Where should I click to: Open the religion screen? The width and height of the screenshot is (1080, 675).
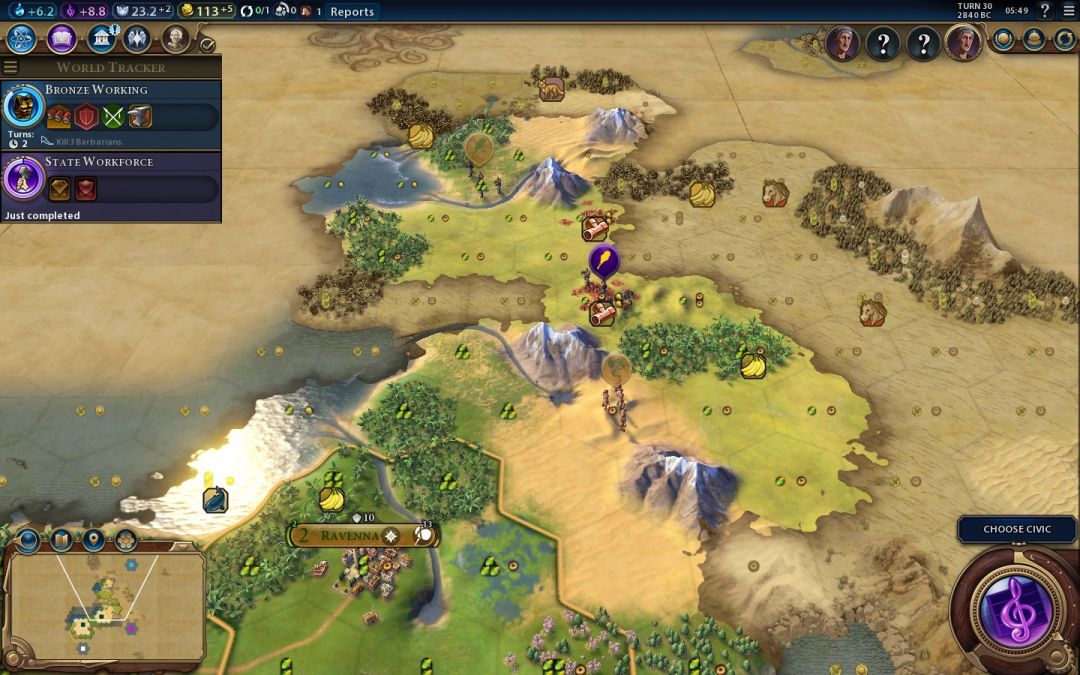[137, 38]
